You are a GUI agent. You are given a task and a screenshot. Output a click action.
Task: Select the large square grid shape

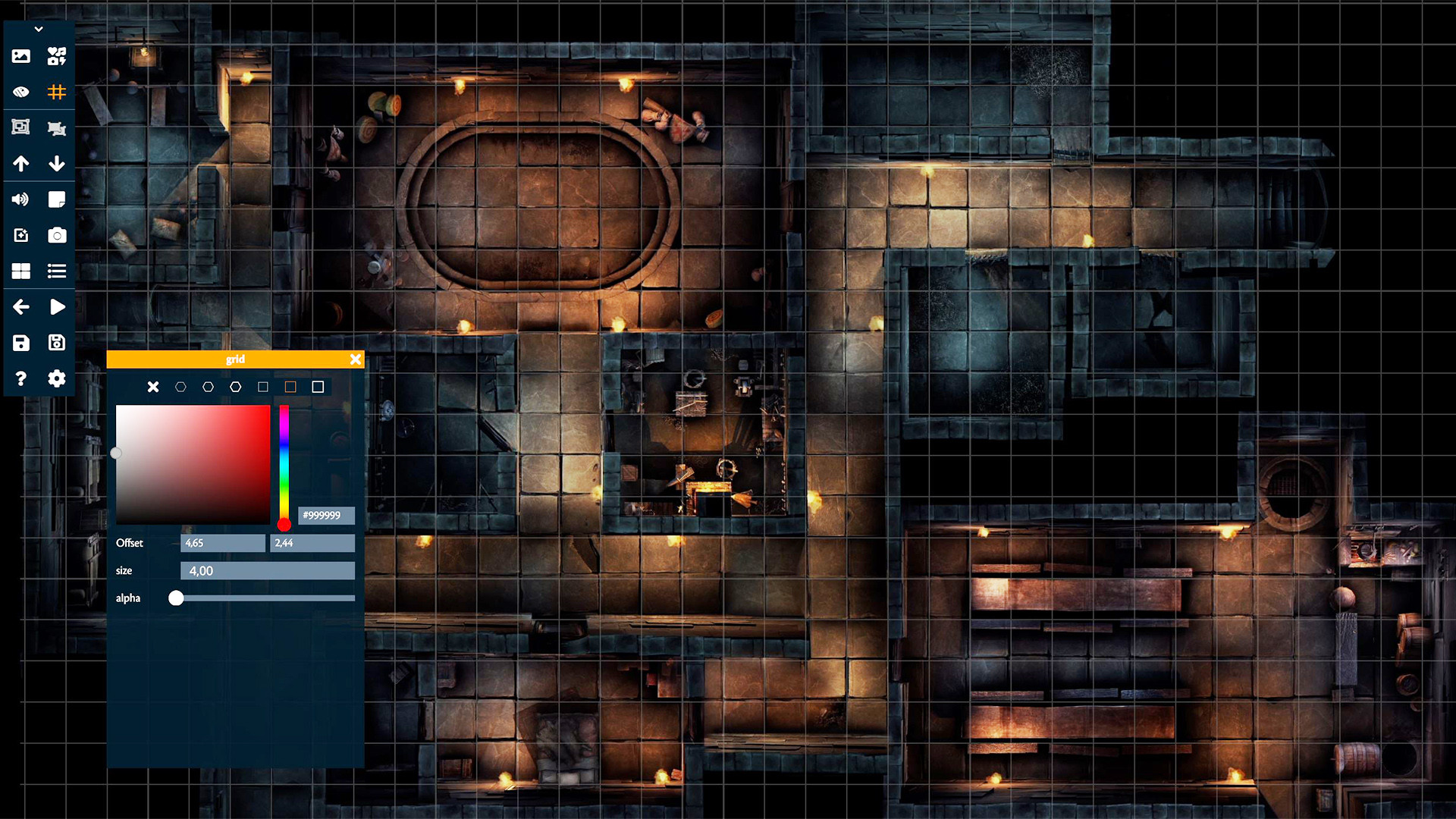pos(318,387)
